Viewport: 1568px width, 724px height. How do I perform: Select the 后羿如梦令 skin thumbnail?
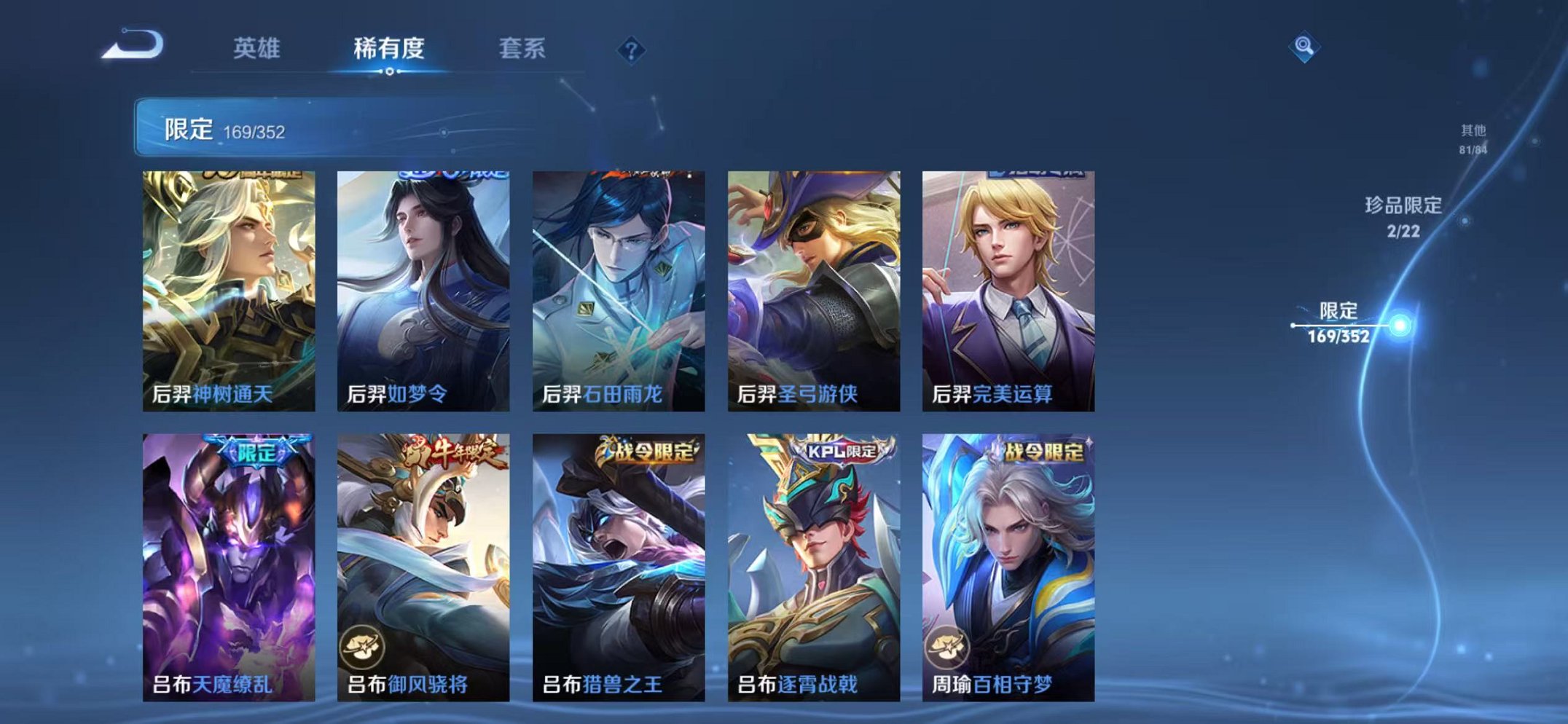tap(426, 289)
